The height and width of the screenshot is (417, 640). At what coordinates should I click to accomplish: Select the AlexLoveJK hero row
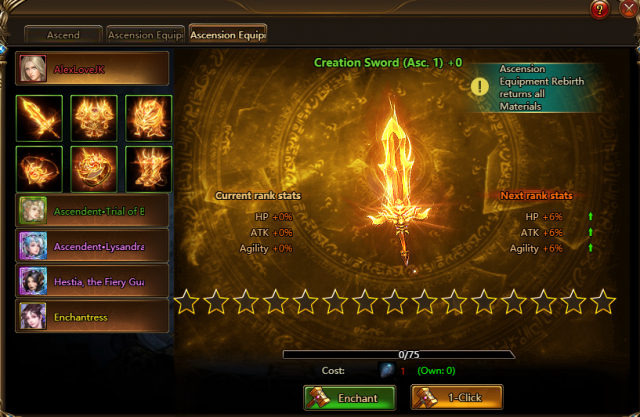tap(92, 69)
